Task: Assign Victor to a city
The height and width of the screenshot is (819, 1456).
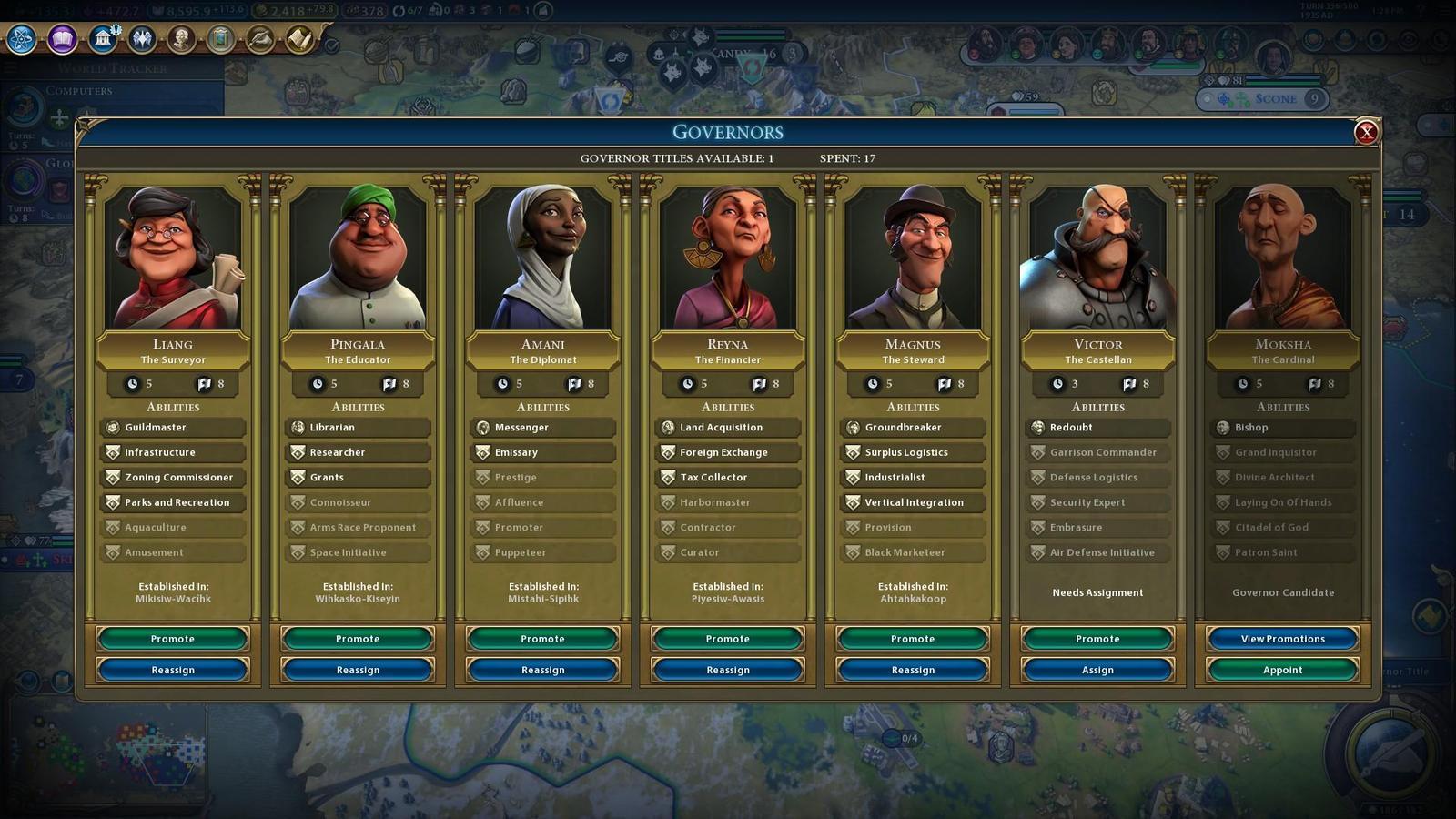Action: pos(1097,670)
